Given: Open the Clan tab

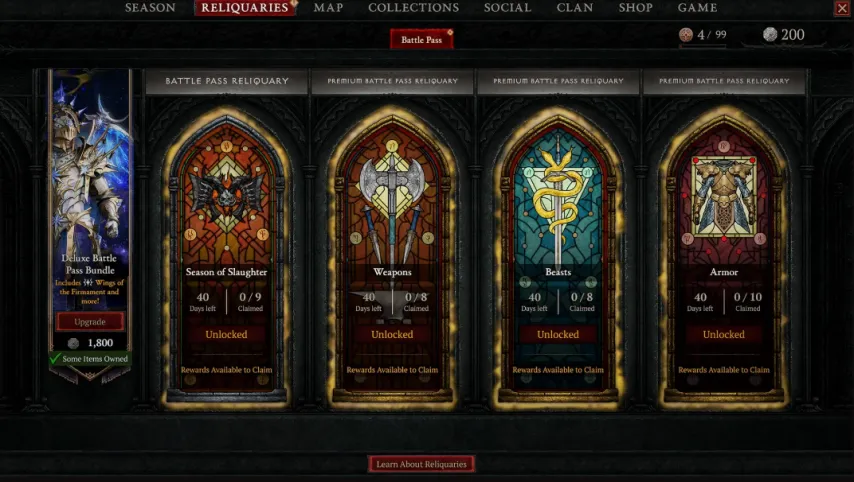Looking at the screenshot, I should point(574,8).
